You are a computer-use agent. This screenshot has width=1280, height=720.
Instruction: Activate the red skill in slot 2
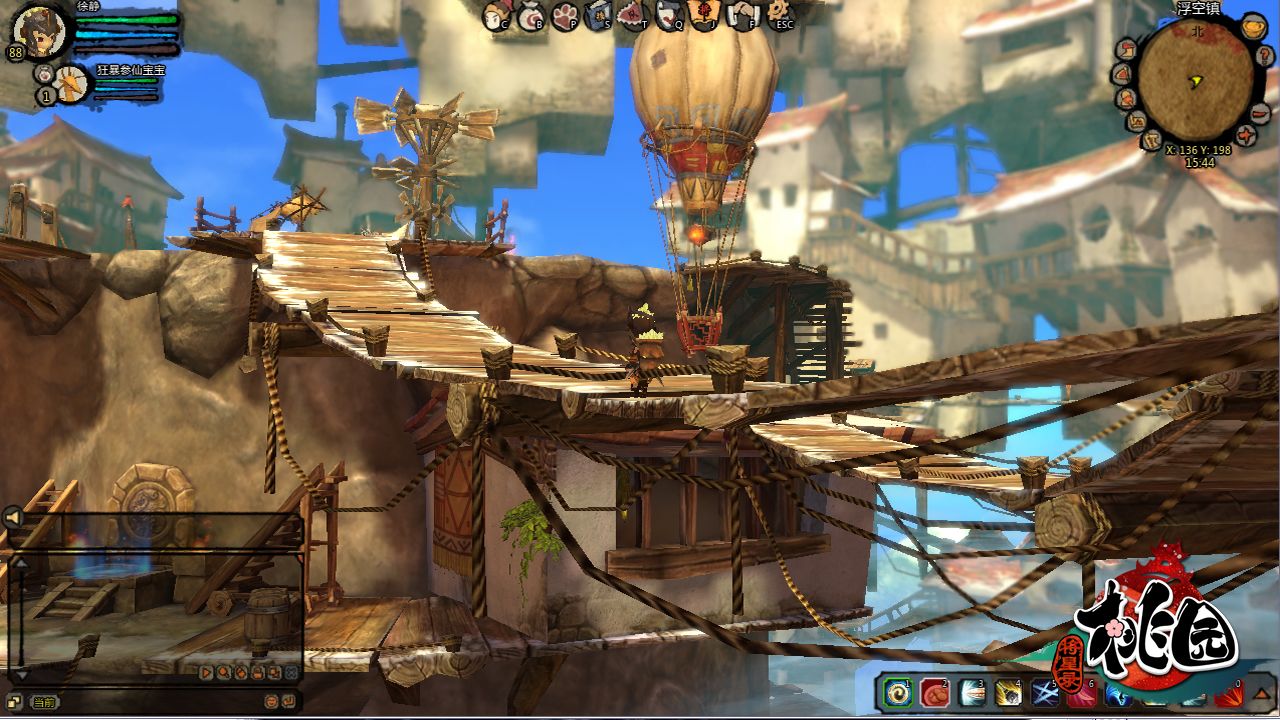[935, 694]
